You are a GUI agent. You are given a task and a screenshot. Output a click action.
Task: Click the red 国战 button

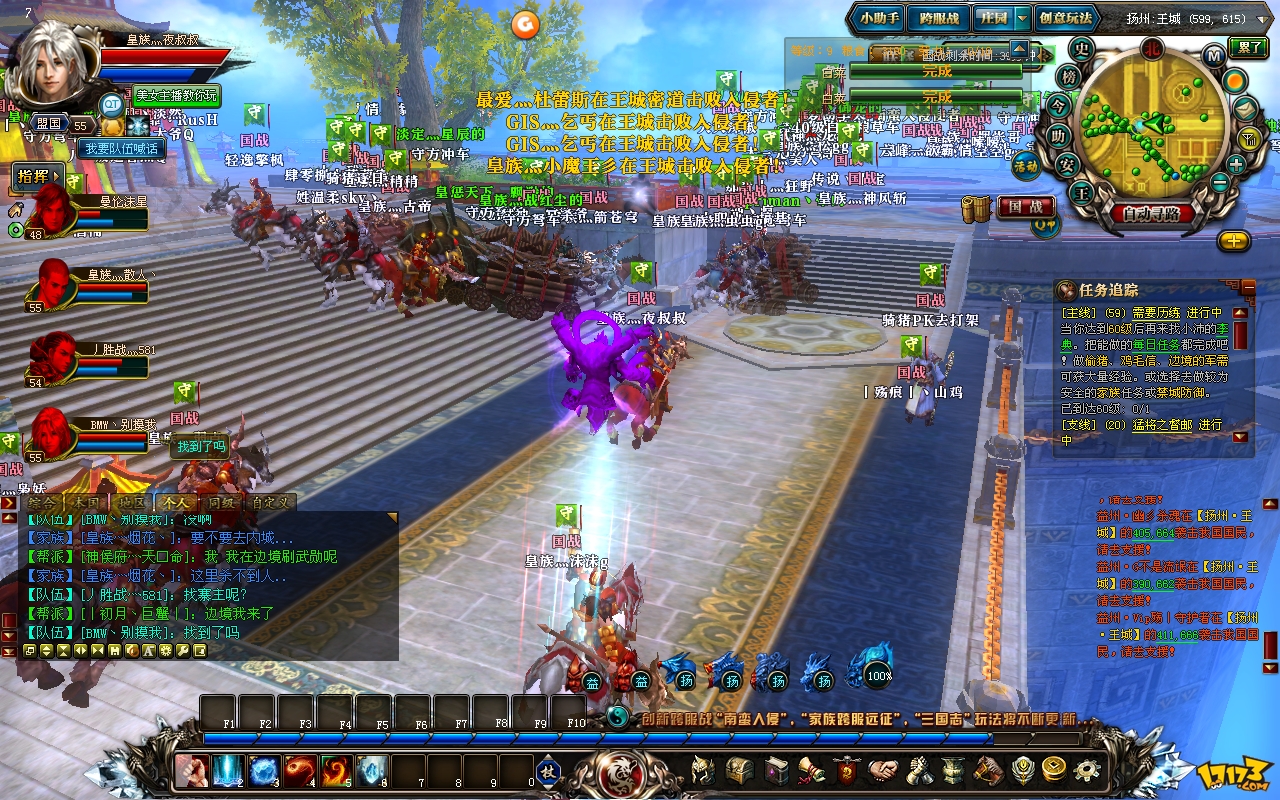click(1025, 208)
